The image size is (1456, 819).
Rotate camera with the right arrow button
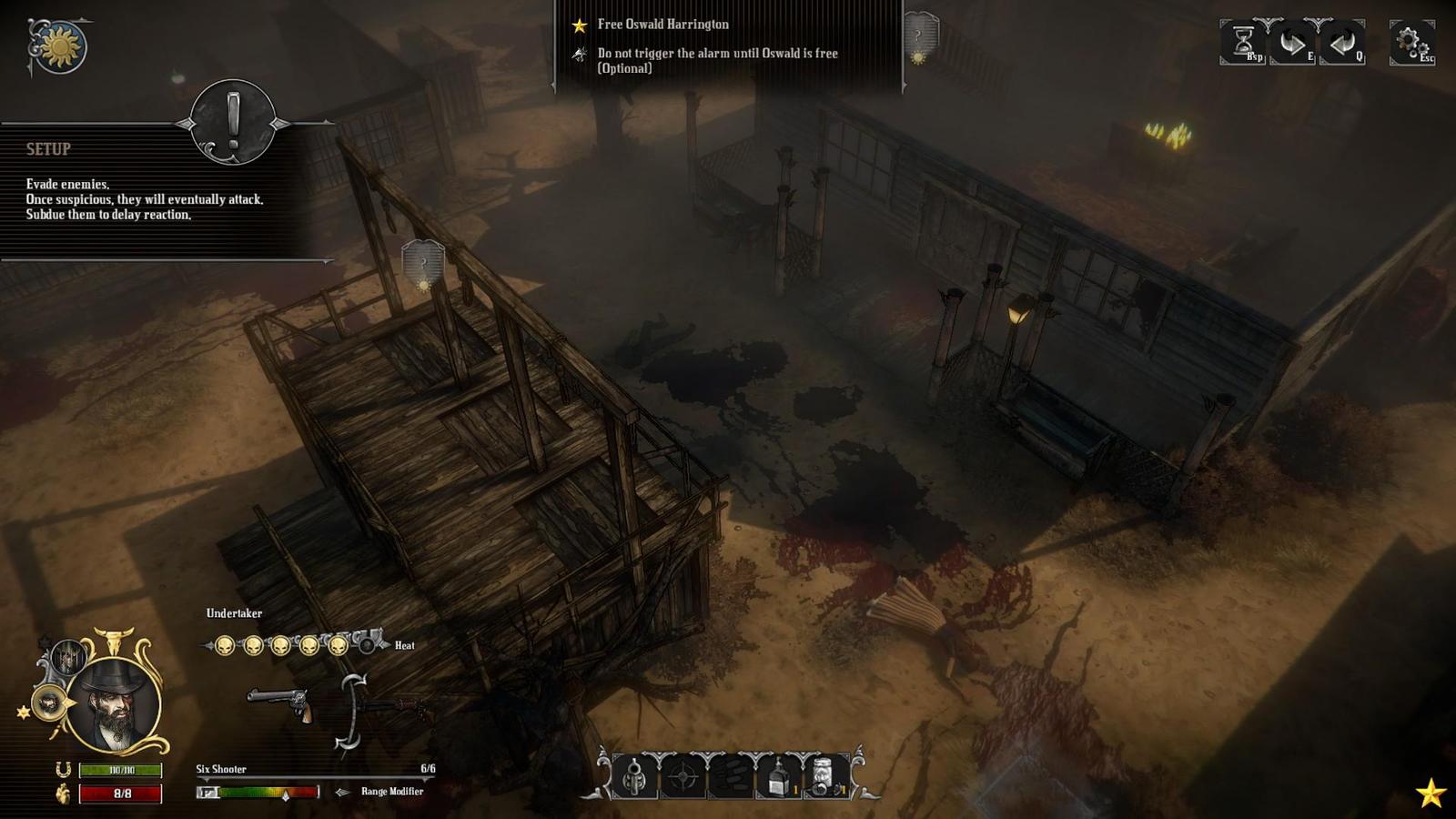tap(1292, 42)
